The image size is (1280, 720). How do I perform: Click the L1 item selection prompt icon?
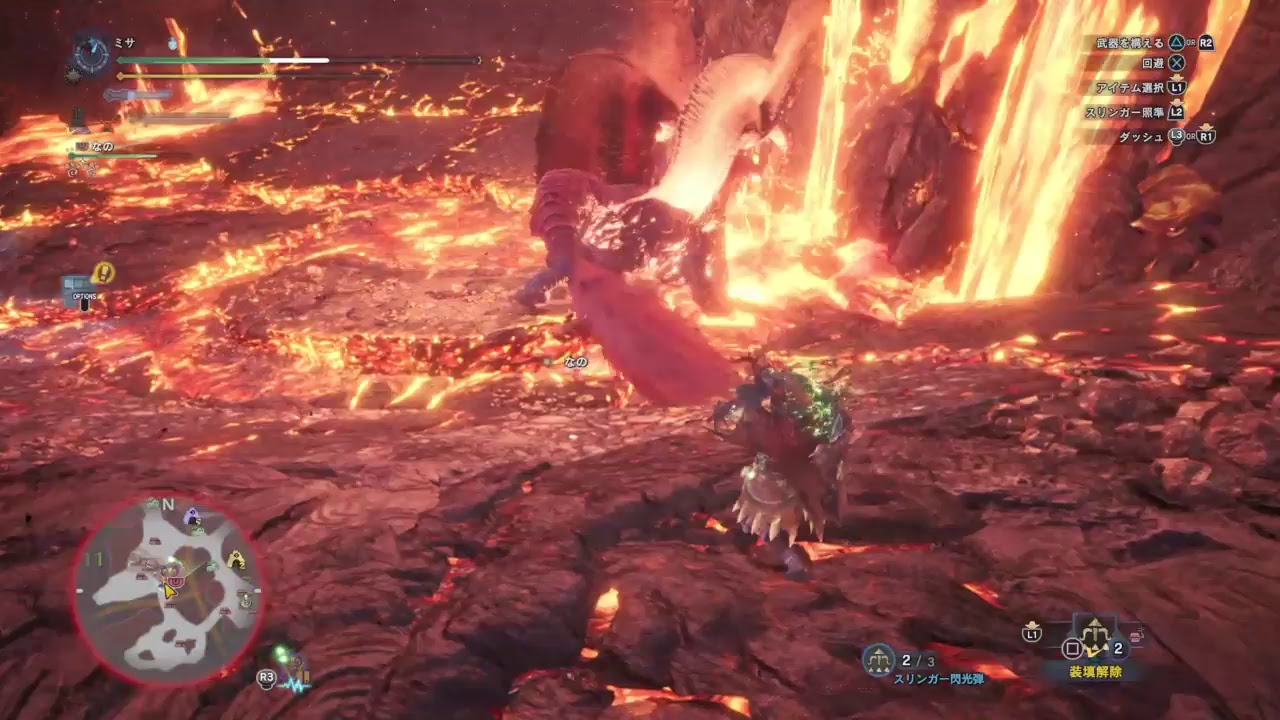pyautogui.click(x=1177, y=87)
